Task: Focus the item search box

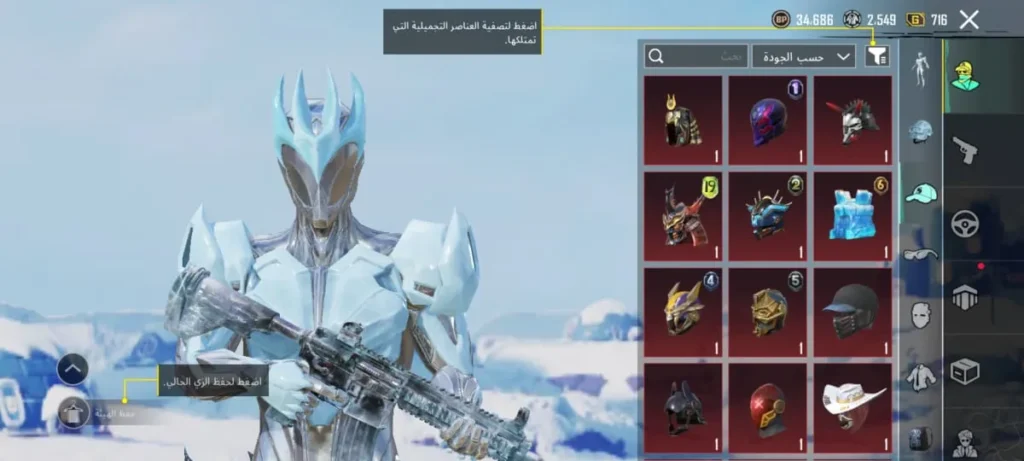Action: coord(696,56)
